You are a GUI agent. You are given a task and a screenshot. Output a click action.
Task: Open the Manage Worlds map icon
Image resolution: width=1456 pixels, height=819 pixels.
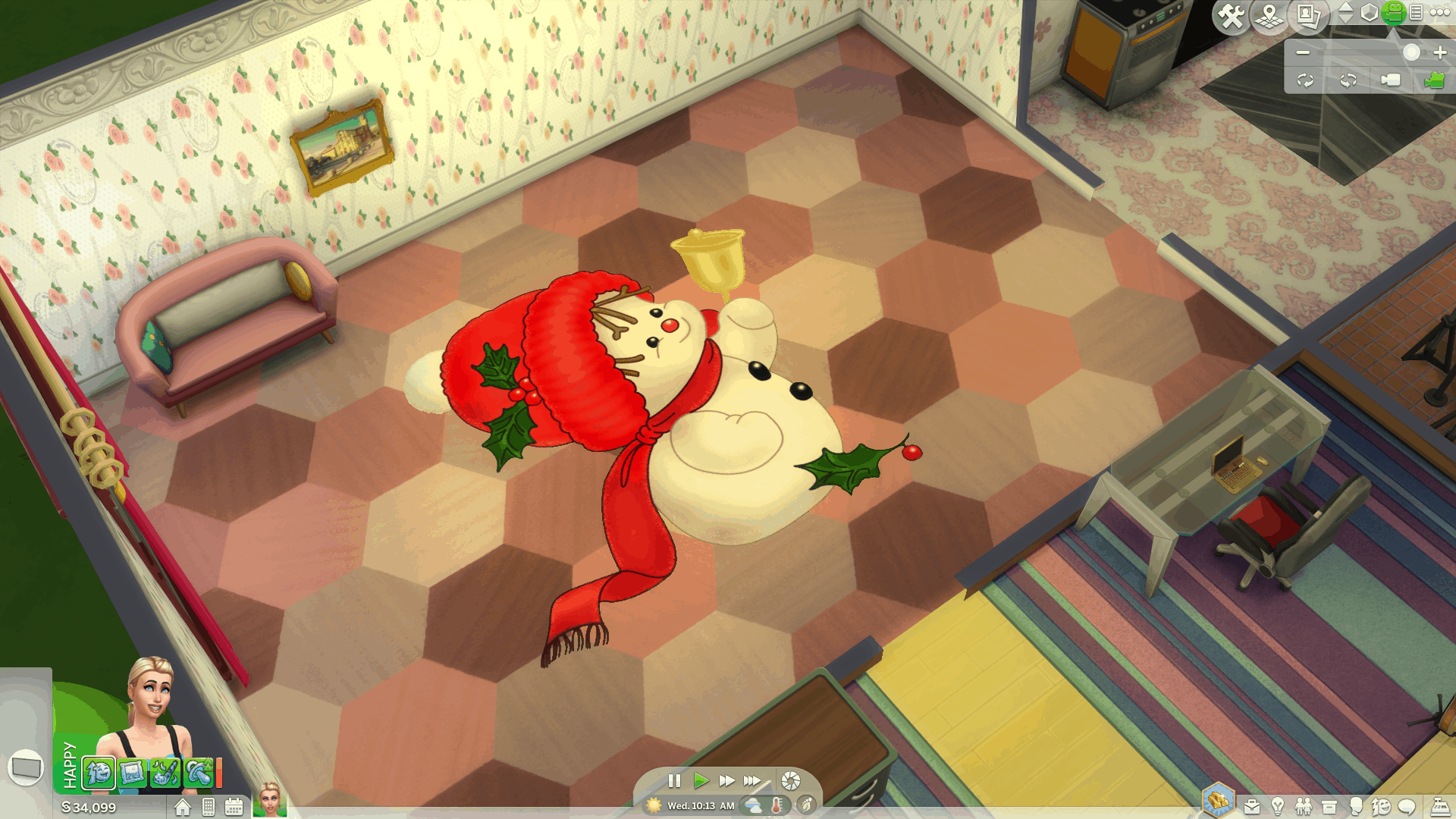click(1269, 15)
